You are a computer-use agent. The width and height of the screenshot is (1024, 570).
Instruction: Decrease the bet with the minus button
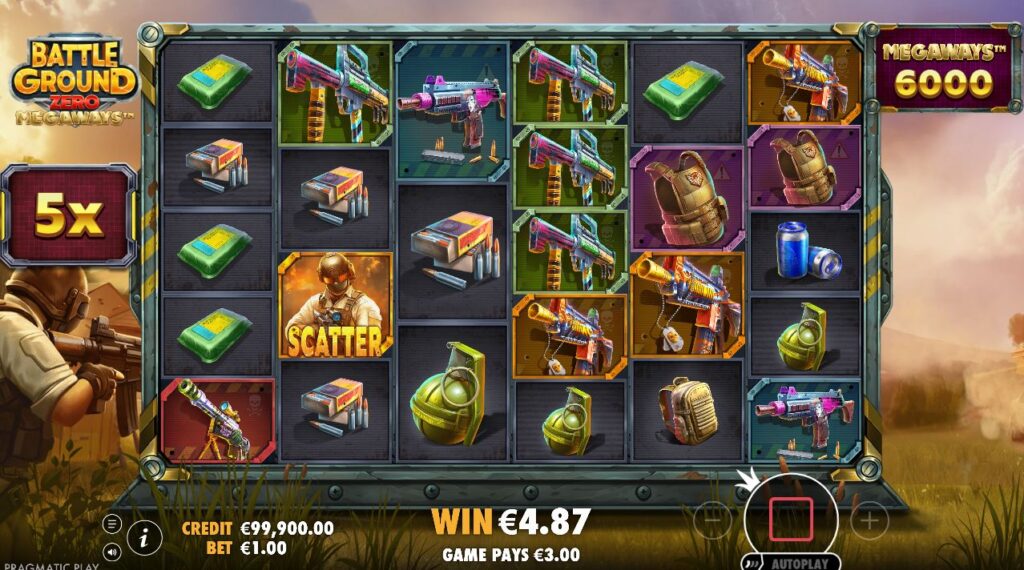[711, 520]
